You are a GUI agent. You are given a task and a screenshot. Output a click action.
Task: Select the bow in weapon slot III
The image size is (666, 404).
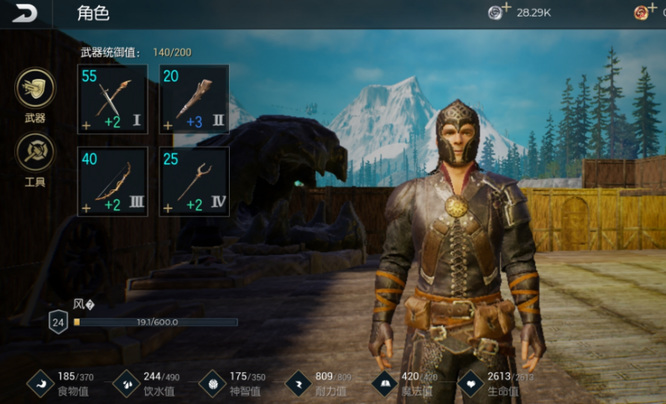112,181
